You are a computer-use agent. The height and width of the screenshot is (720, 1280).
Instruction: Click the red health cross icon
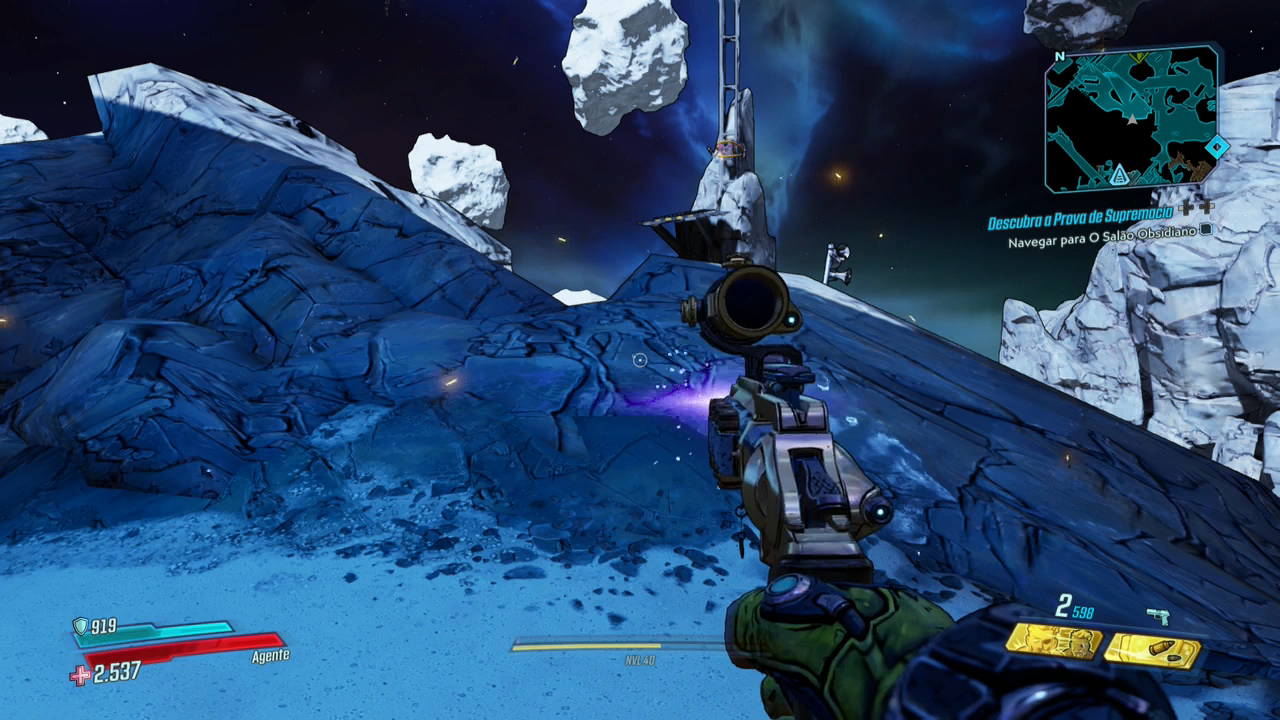click(x=80, y=675)
